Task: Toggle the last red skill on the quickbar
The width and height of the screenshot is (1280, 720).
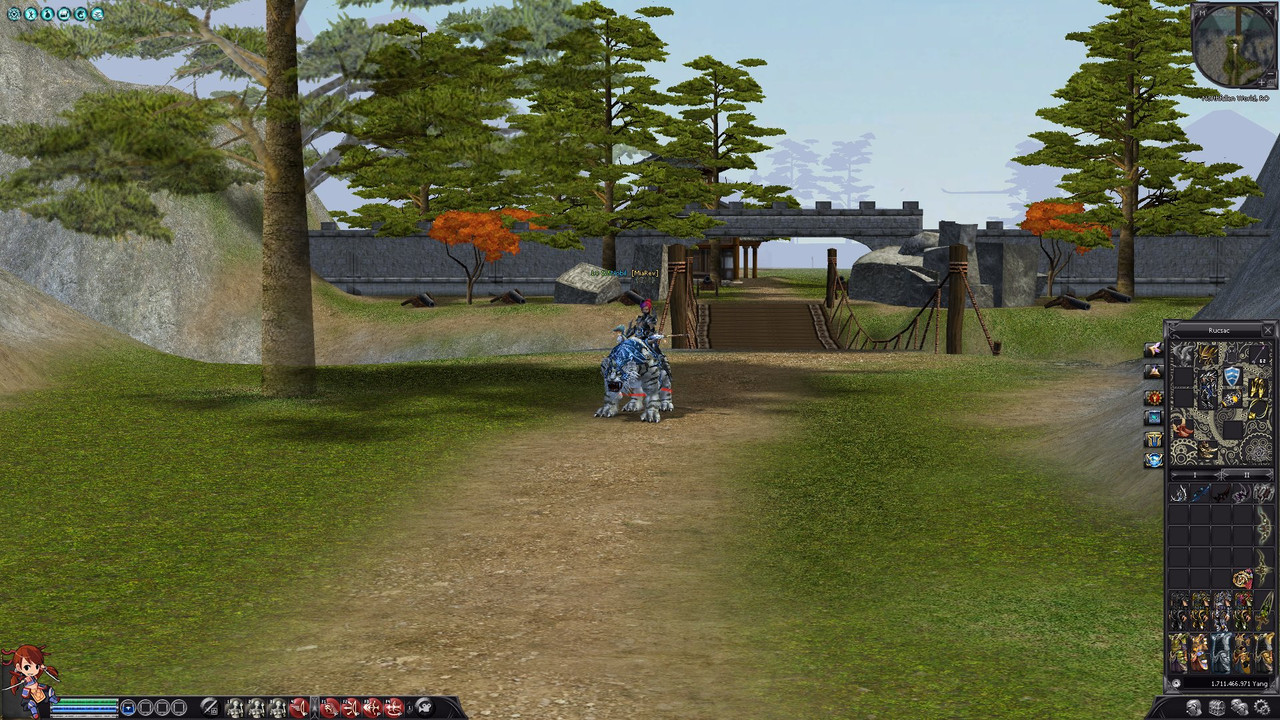Action: pos(392,709)
